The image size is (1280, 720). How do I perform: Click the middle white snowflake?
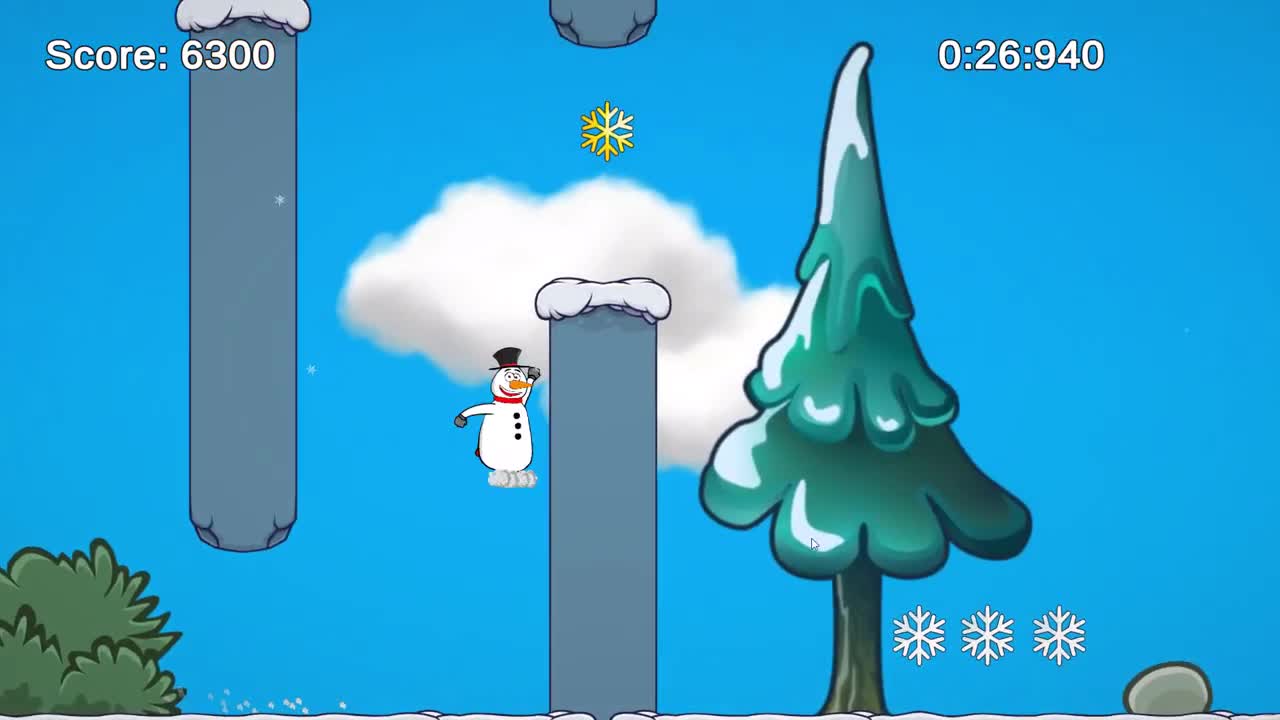coord(988,634)
